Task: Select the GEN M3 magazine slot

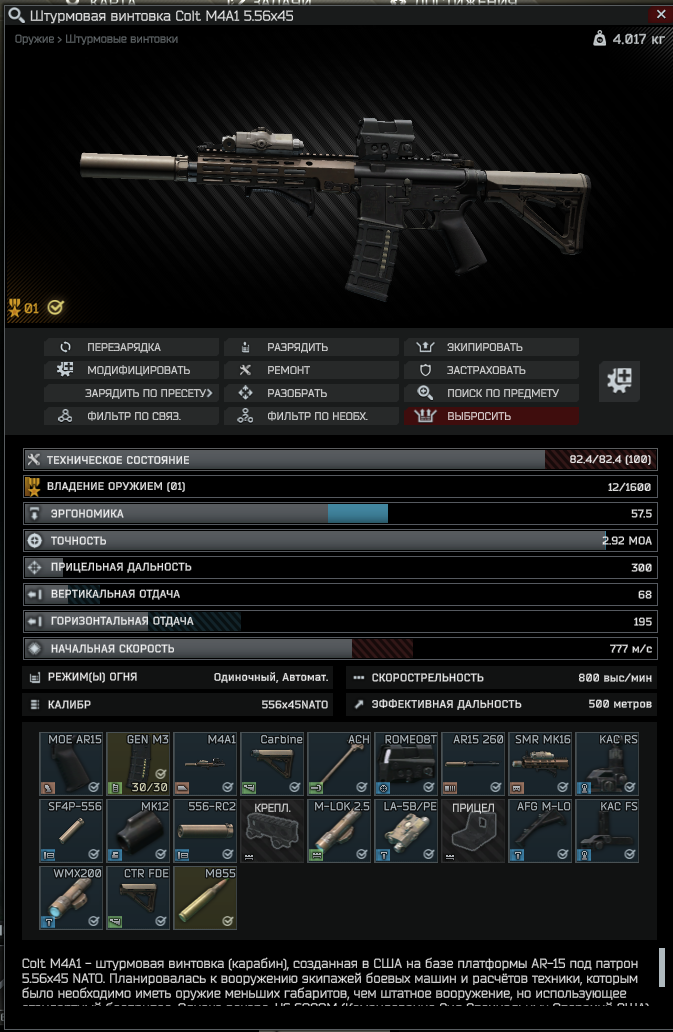Action: tap(138, 763)
